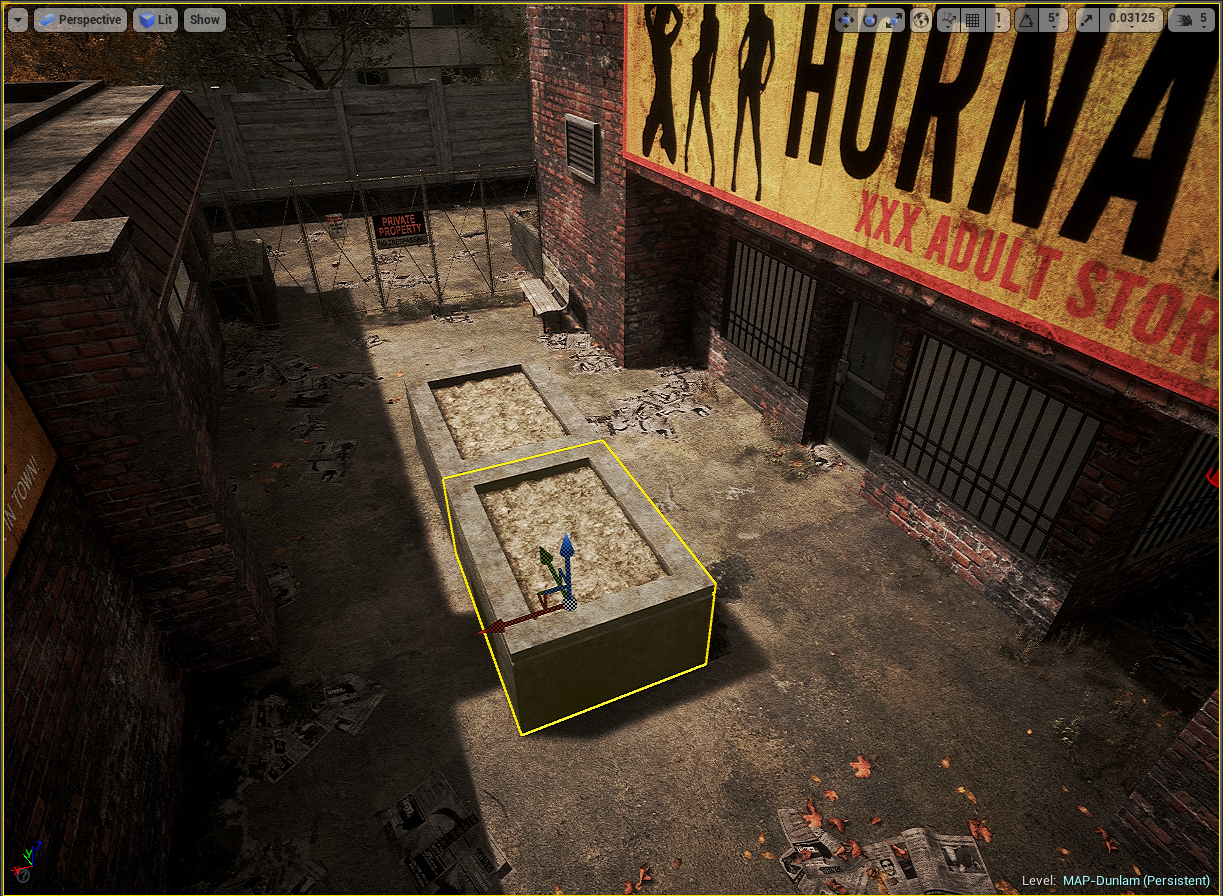Select the scale gizmo tool
This screenshot has height=896, width=1223.
pyautogui.click(x=892, y=19)
